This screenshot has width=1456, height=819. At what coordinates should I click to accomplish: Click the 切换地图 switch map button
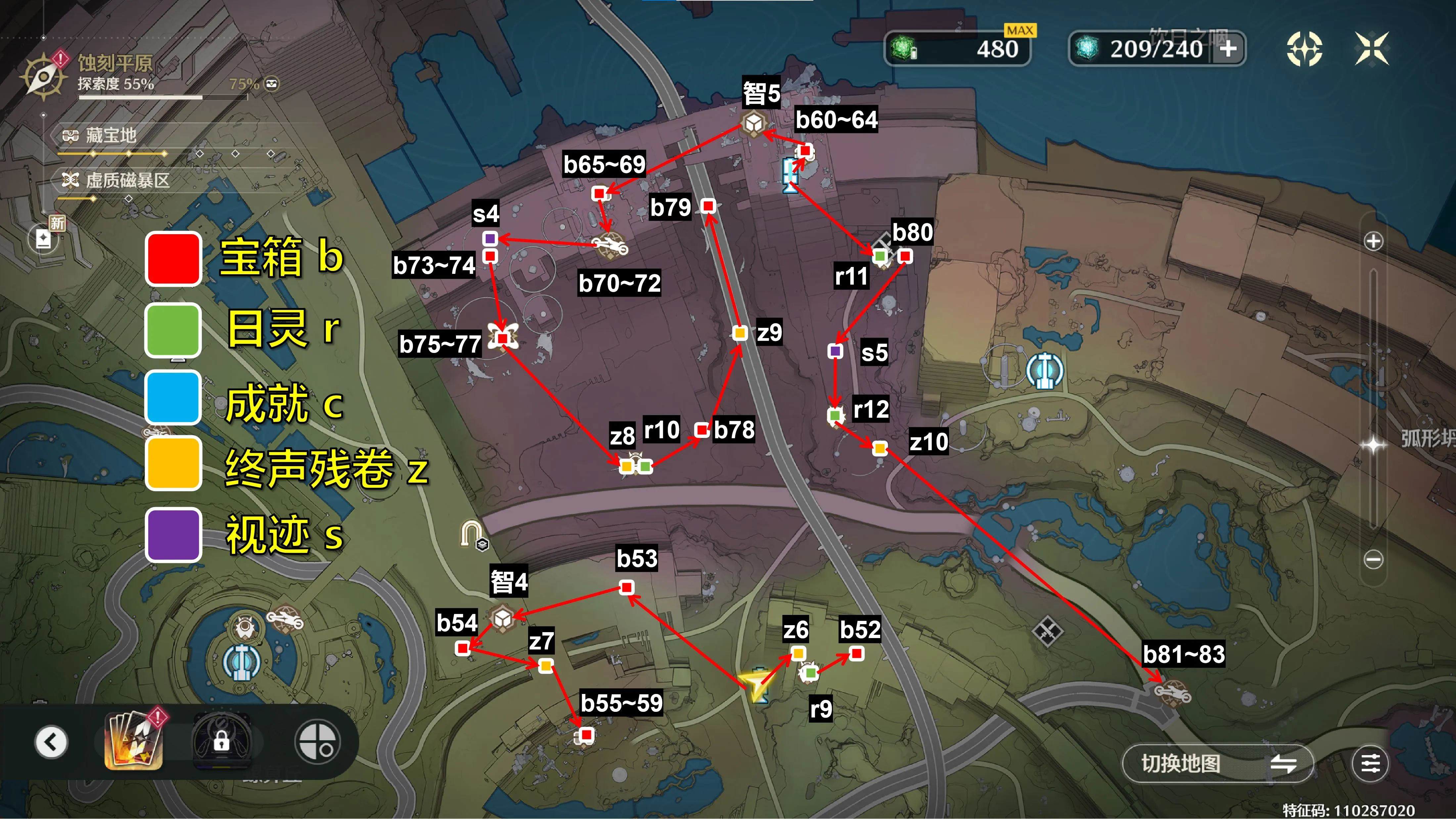coord(1217,764)
